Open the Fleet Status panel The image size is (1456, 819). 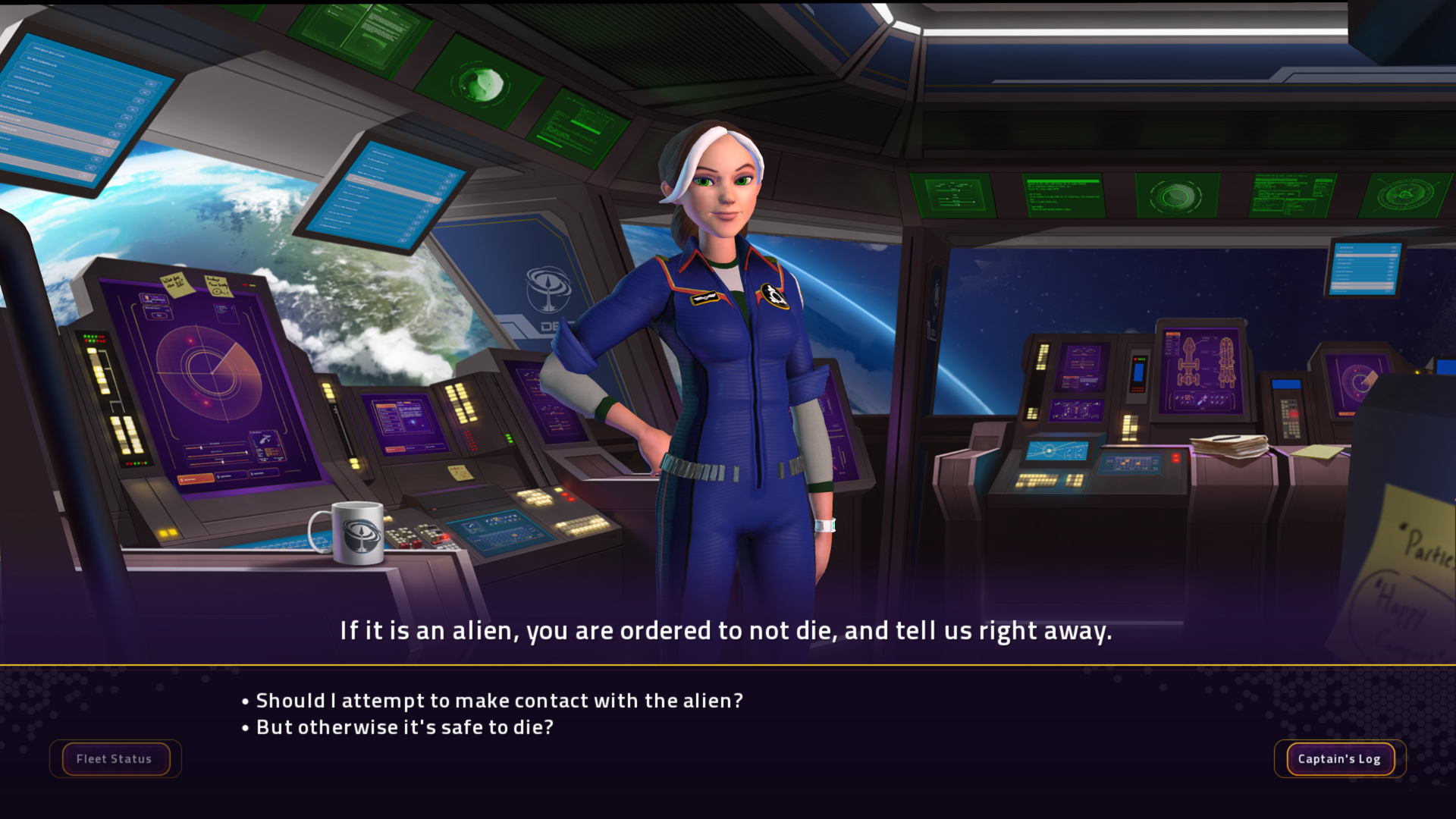115,759
